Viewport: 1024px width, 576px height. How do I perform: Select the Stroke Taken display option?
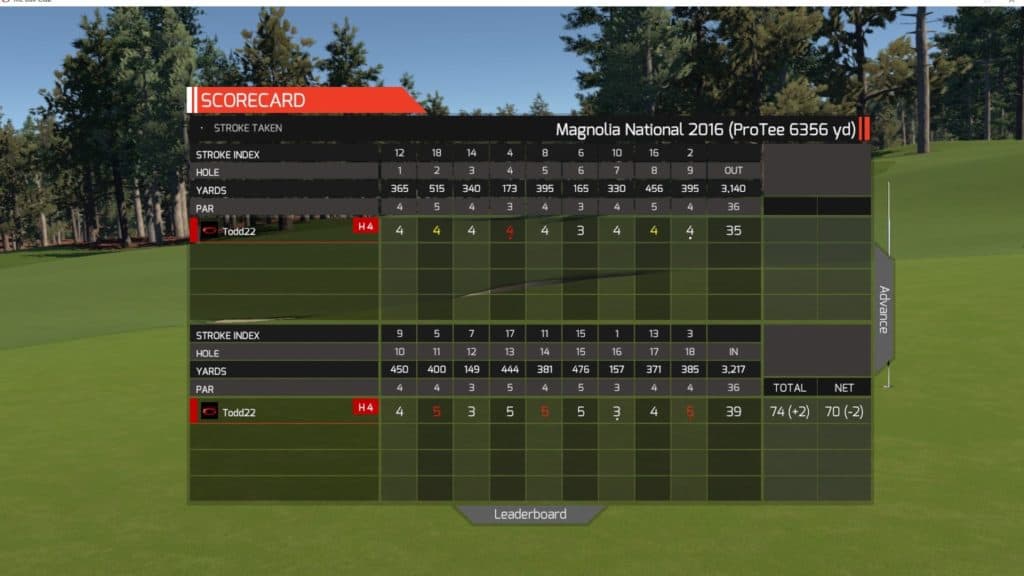point(247,128)
